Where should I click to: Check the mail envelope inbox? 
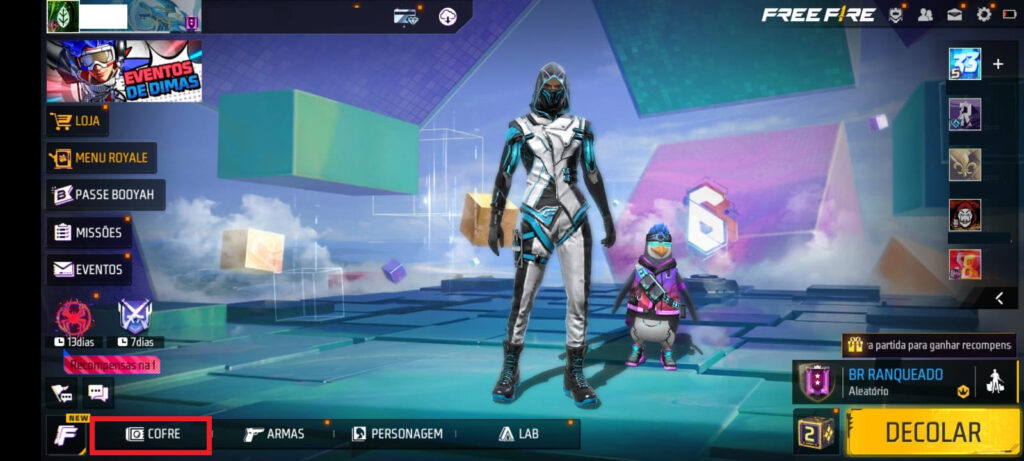(x=955, y=14)
